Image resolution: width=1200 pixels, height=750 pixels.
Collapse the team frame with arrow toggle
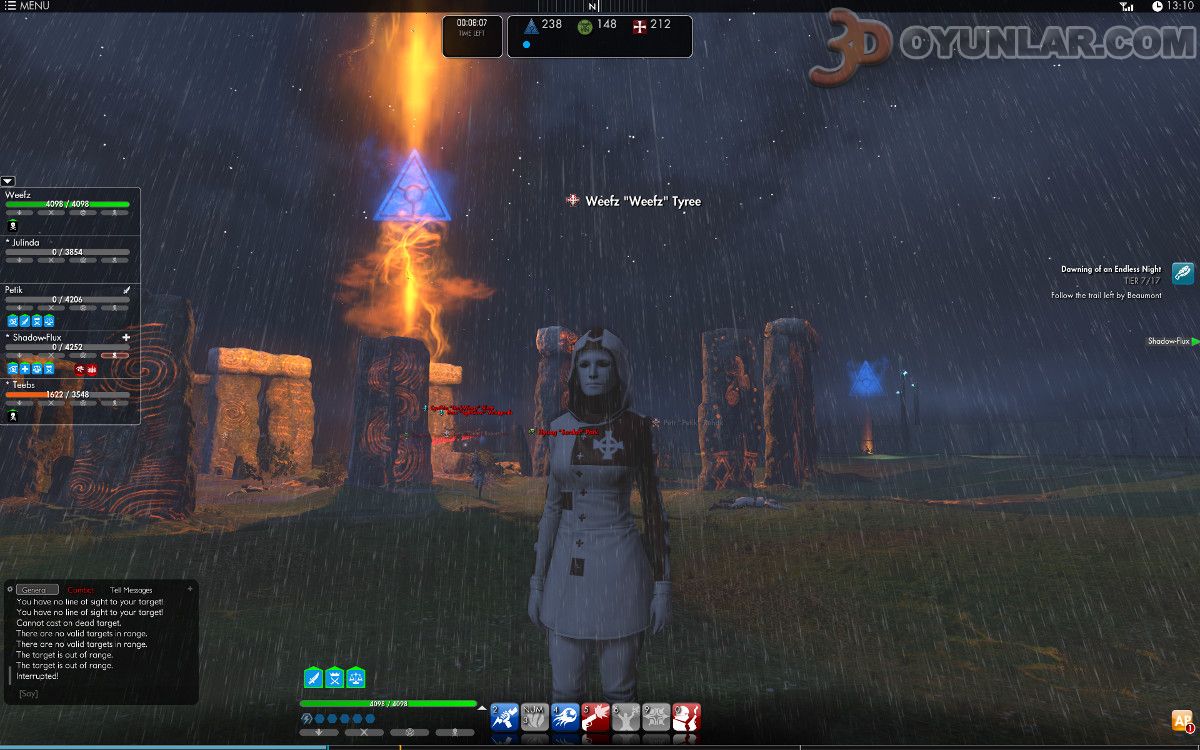(8, 181)
